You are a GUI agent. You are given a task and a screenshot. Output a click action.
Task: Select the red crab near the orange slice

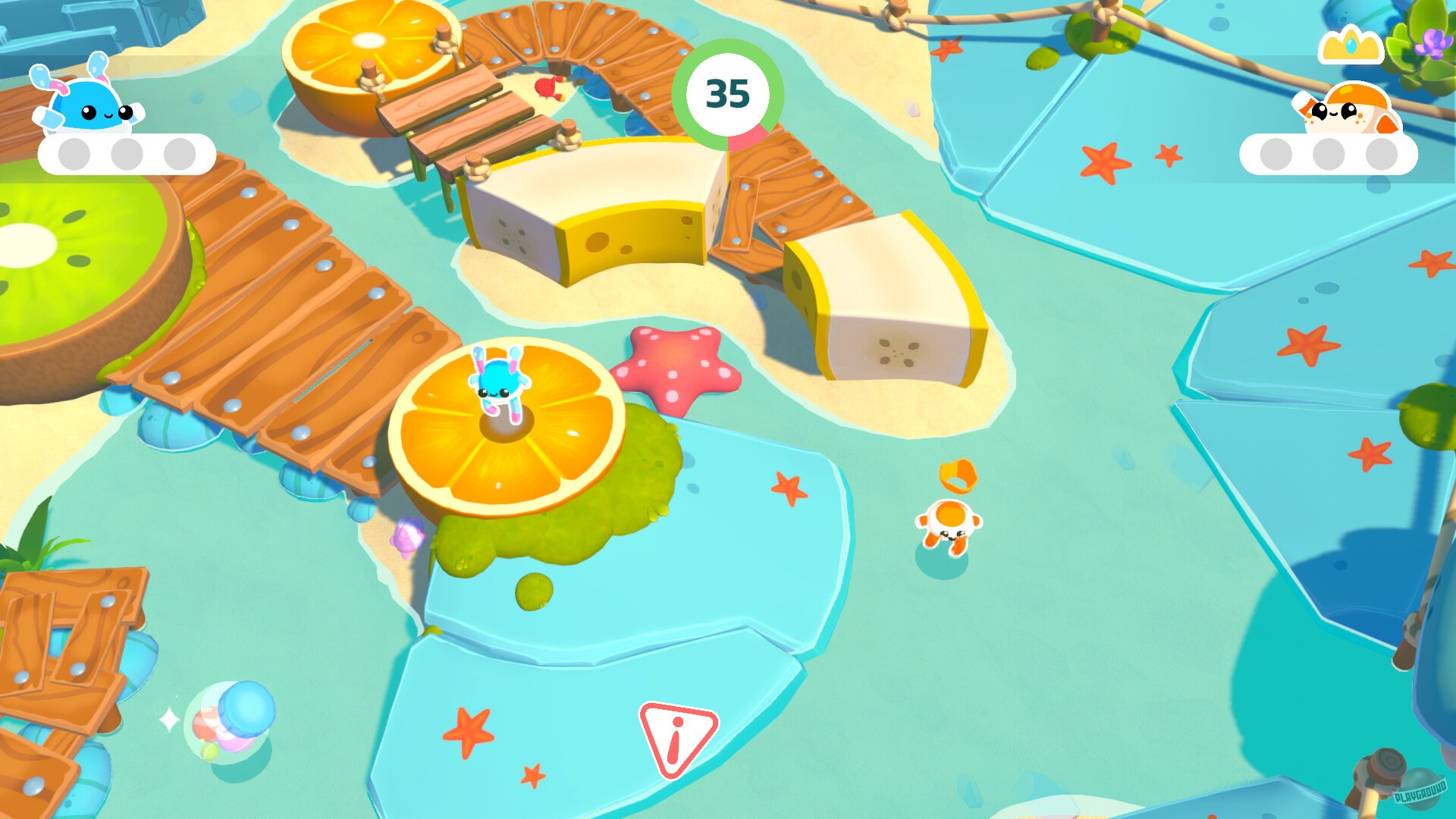[x=549, y=87]
